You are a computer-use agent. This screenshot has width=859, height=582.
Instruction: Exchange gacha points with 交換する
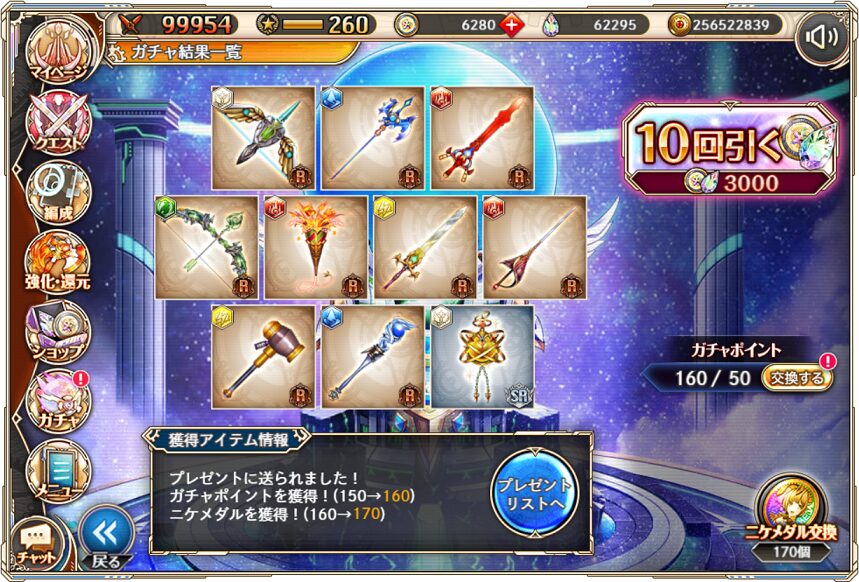click(796, 379)
